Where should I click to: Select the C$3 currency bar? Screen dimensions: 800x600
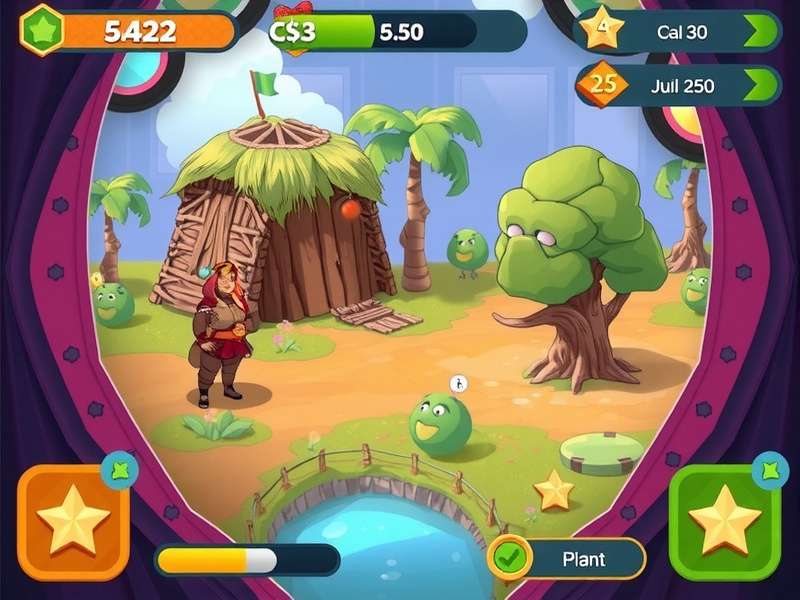tap(396, 31)
